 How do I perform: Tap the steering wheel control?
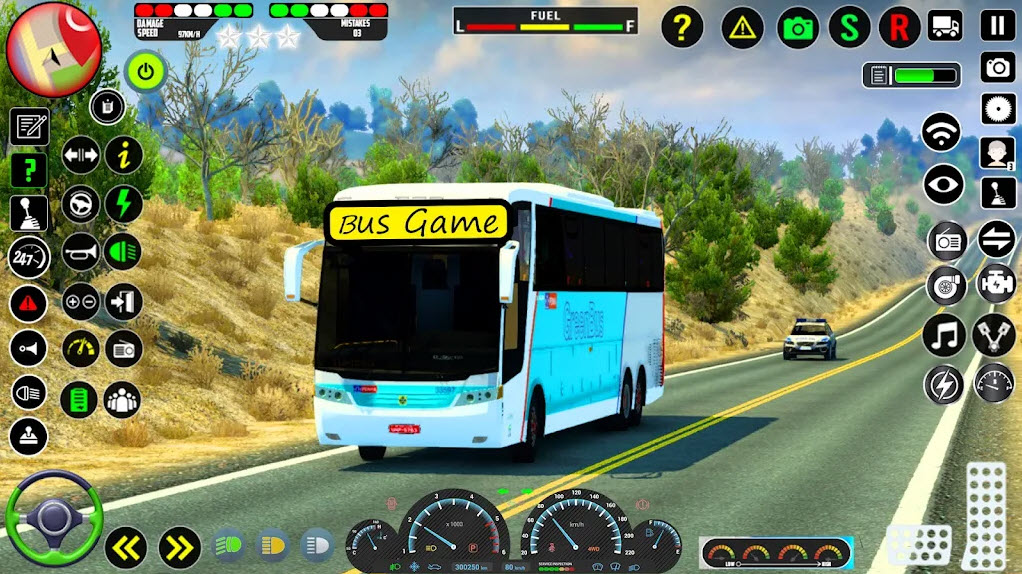[x=53, y=520]
